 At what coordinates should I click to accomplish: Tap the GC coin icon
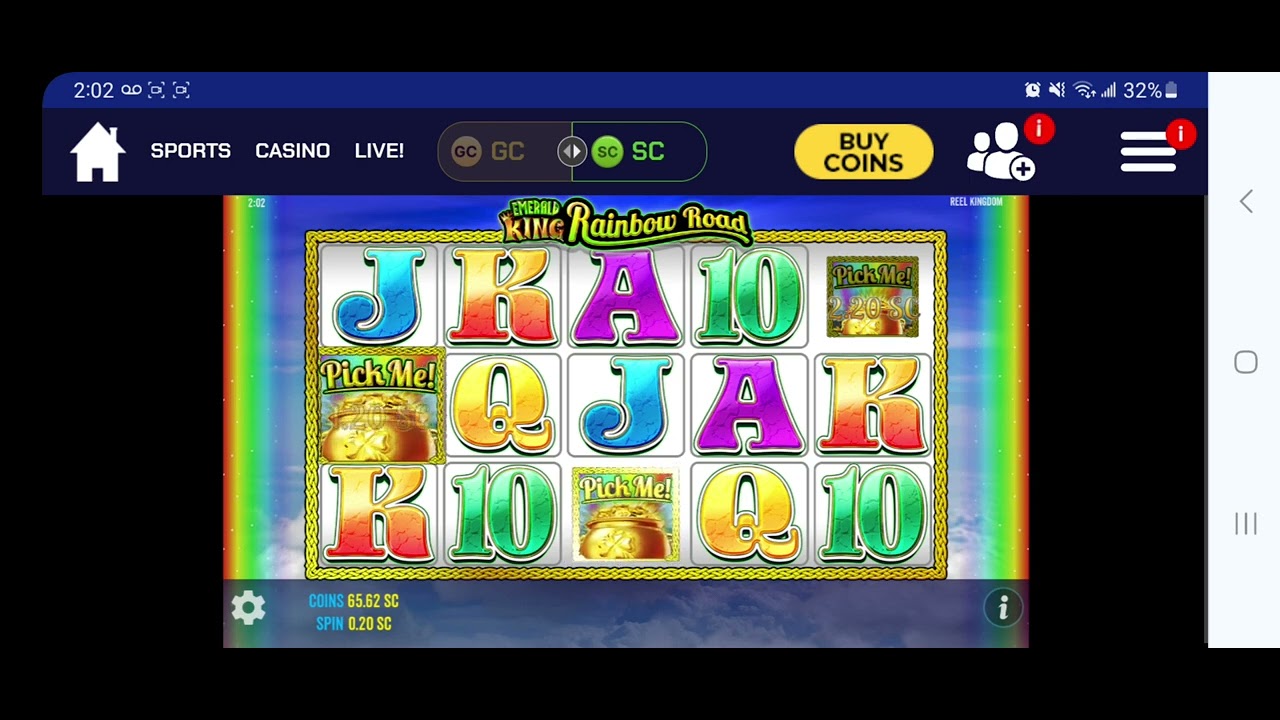coord(466,150)
